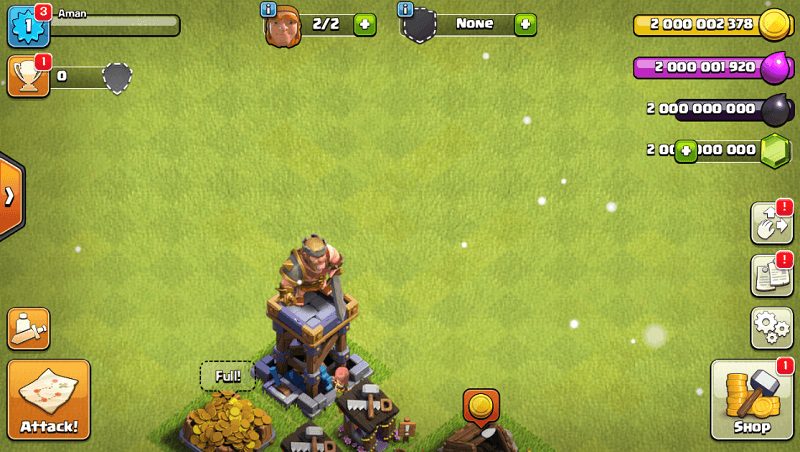Collect gold from the coin bubble
The height and width of the screenshot is (452, 800).
click(x=481, y=406)
